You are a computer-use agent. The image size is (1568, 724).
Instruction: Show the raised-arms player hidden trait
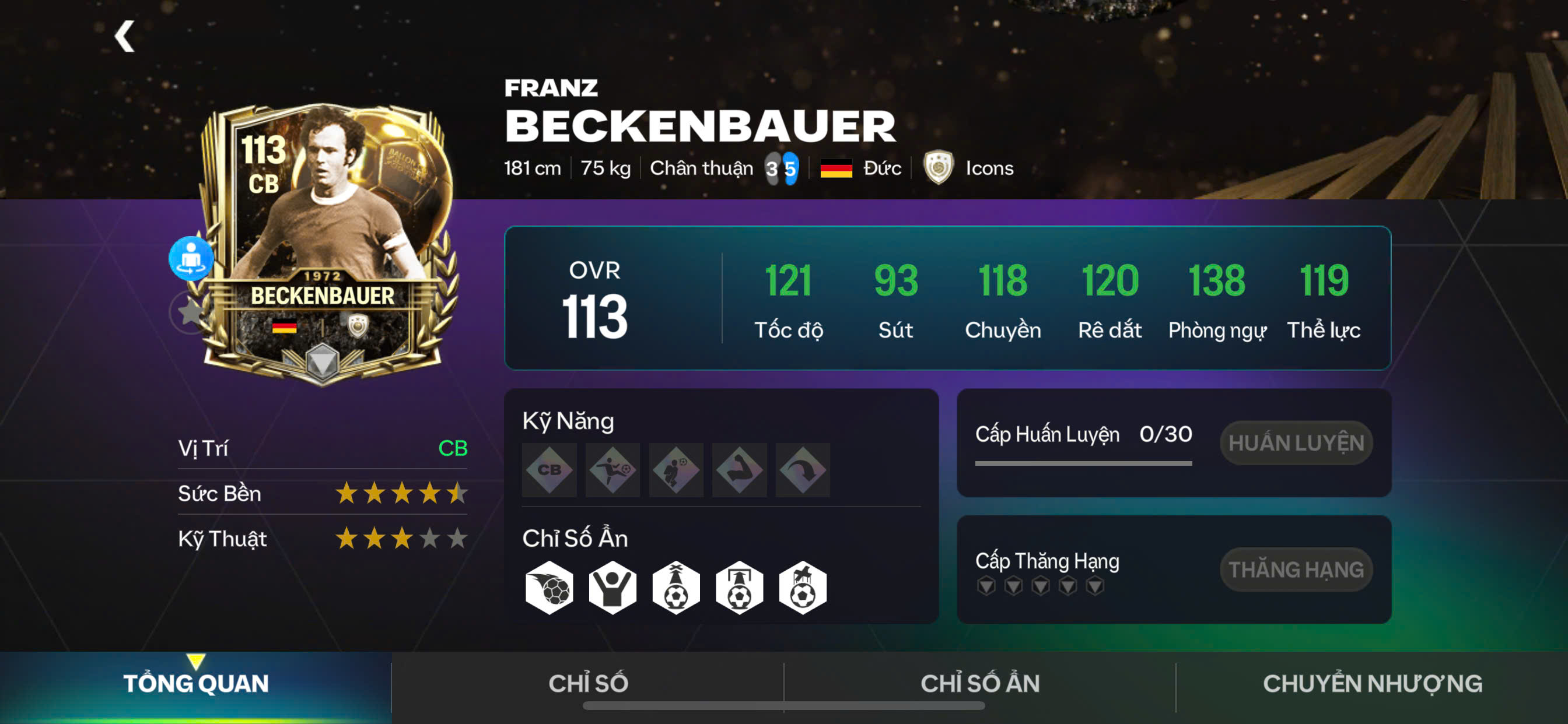click(612, 588)
